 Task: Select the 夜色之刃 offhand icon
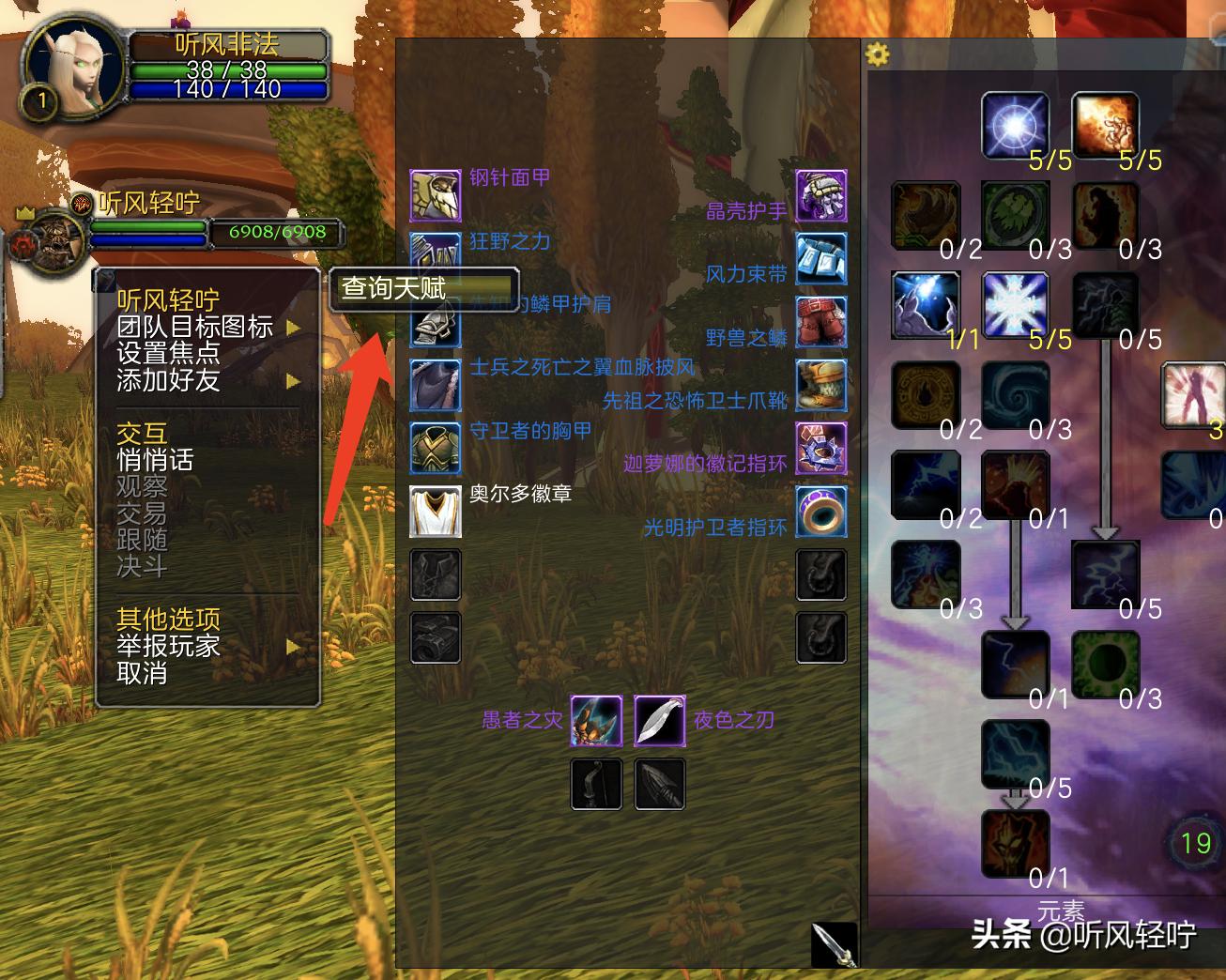click(x=660, y=720)
